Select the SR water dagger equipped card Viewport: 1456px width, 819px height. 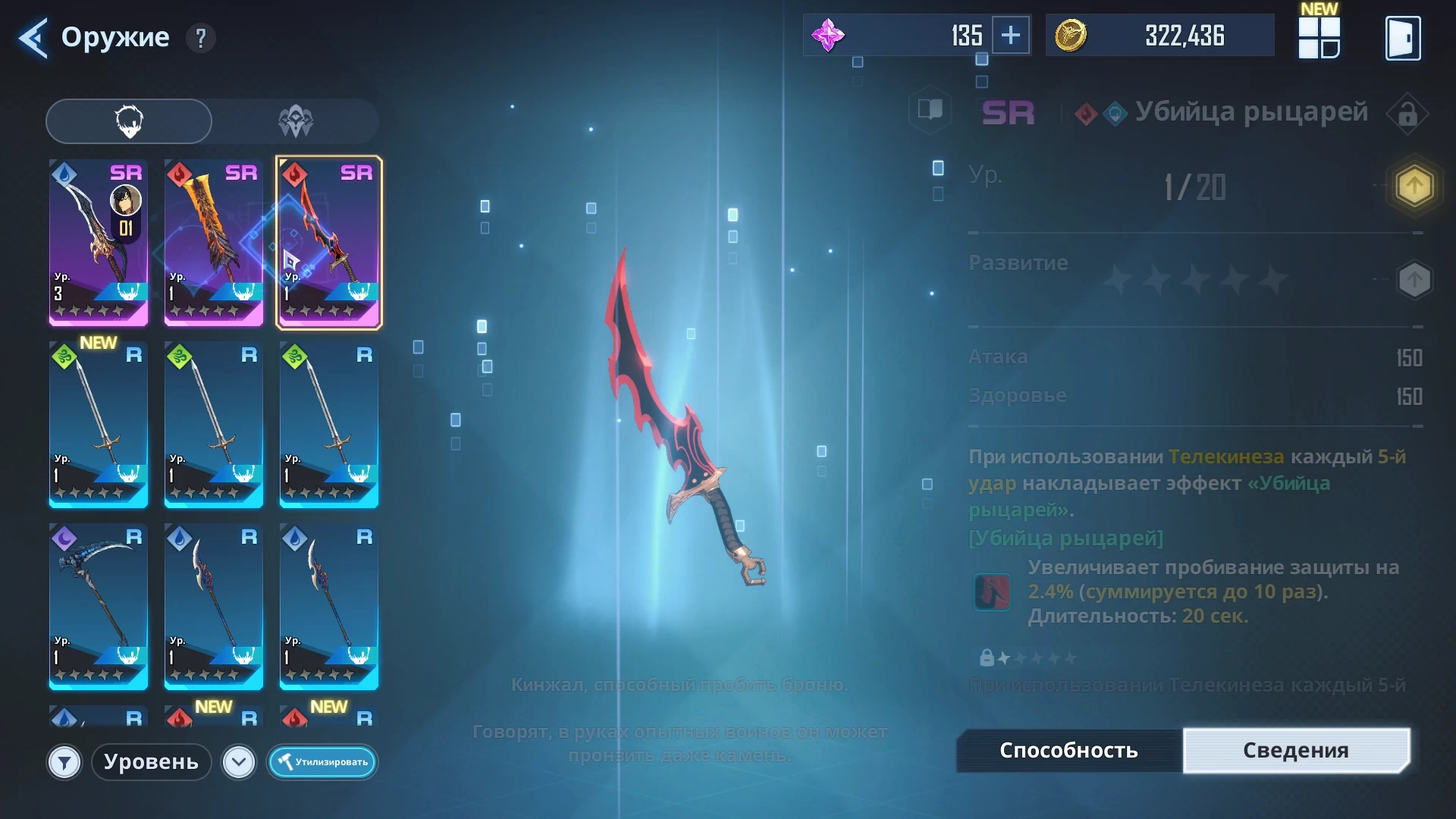99,243
